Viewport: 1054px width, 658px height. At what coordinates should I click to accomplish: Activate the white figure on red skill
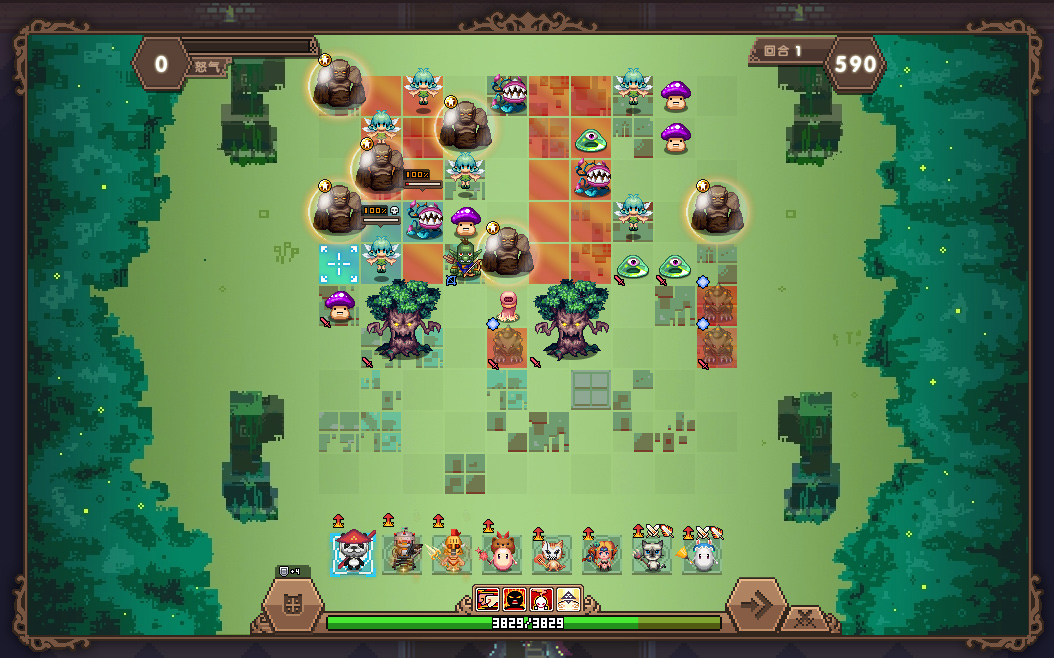pos(541,599)
